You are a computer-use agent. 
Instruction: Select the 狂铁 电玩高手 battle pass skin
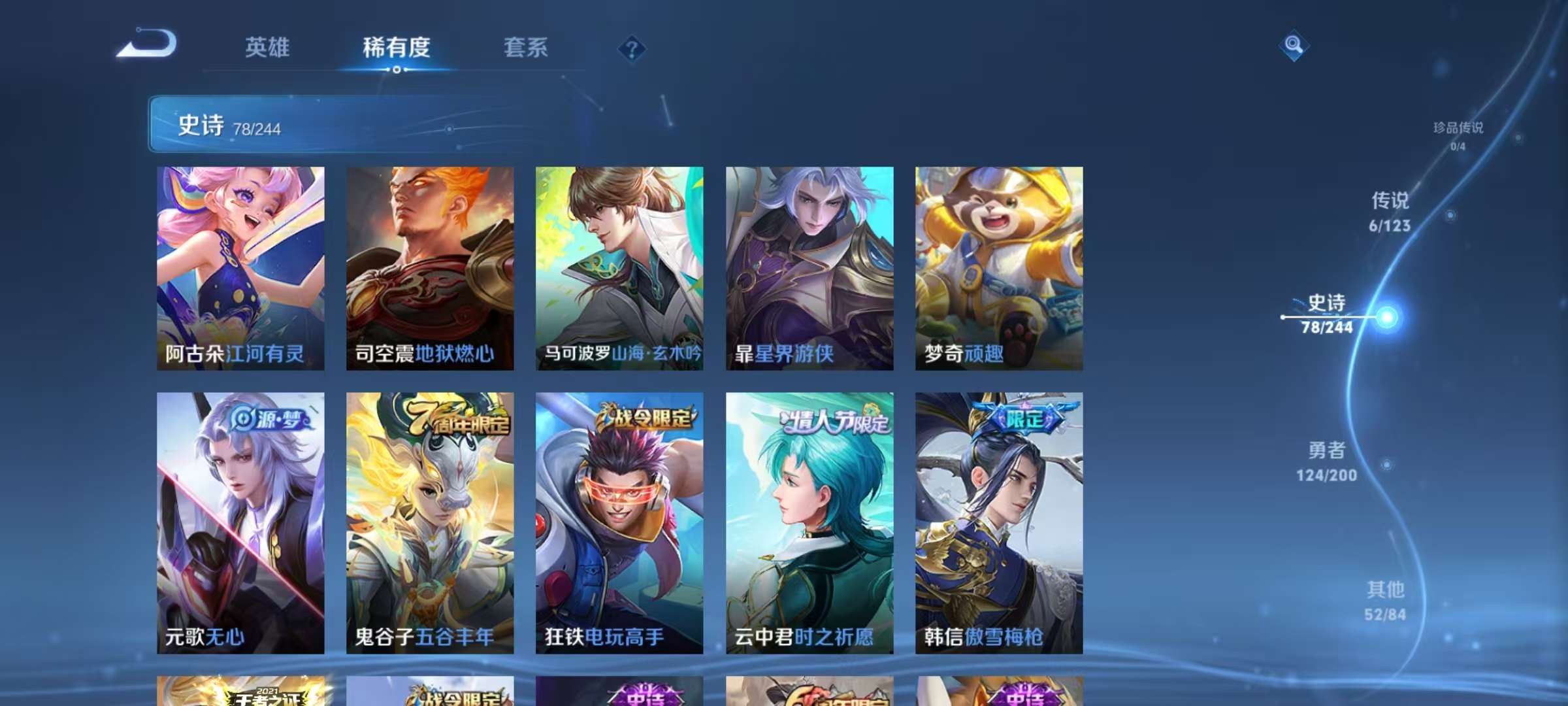pos(619,523)
